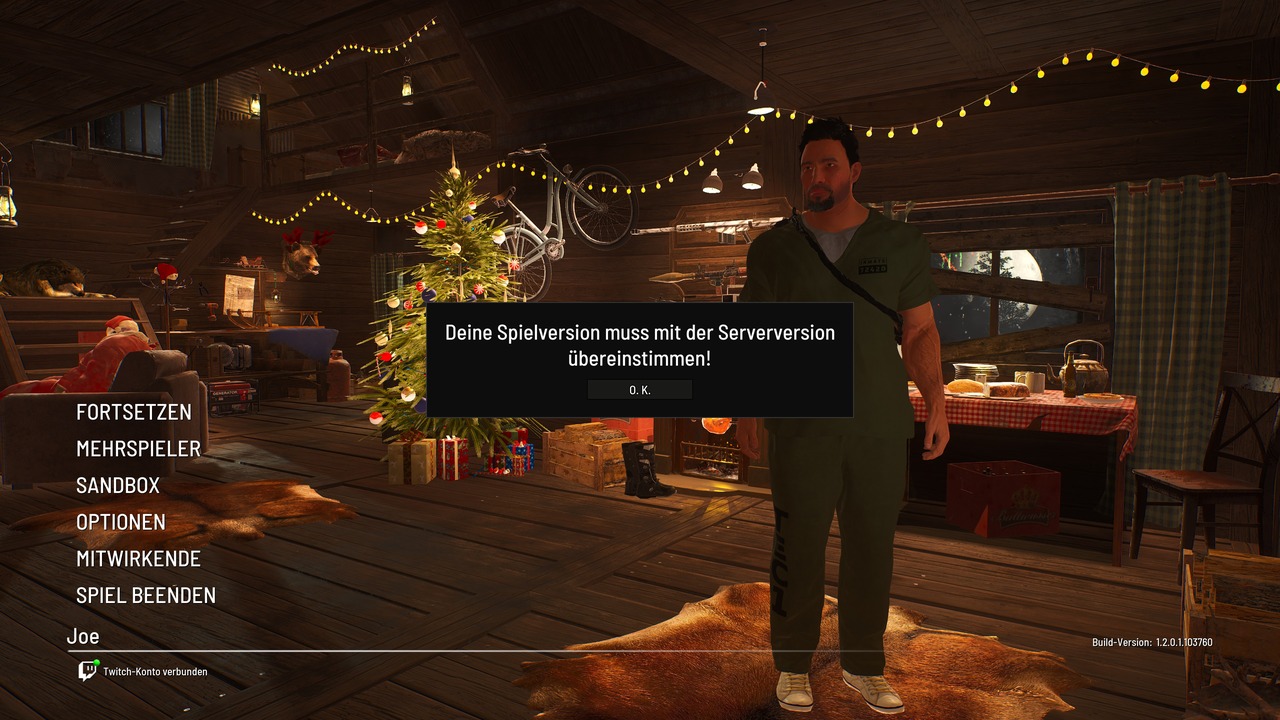Click SPIEL BEENDEN to quit

[146, 596]
